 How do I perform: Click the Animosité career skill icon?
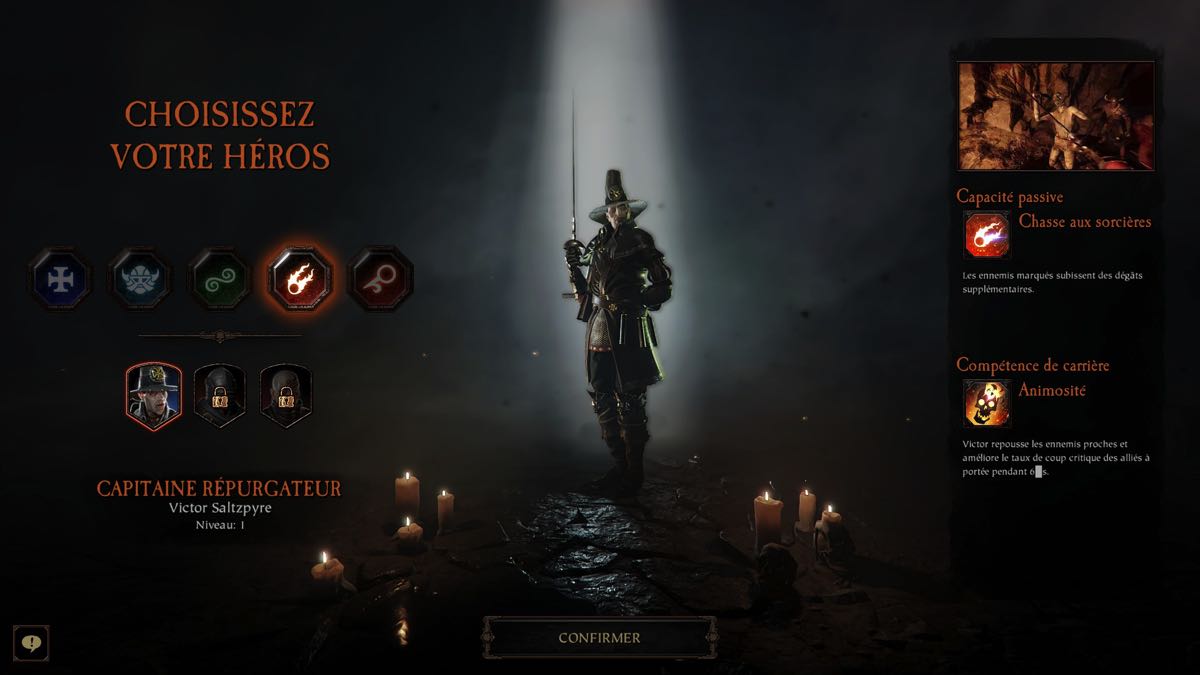[987, 403]
